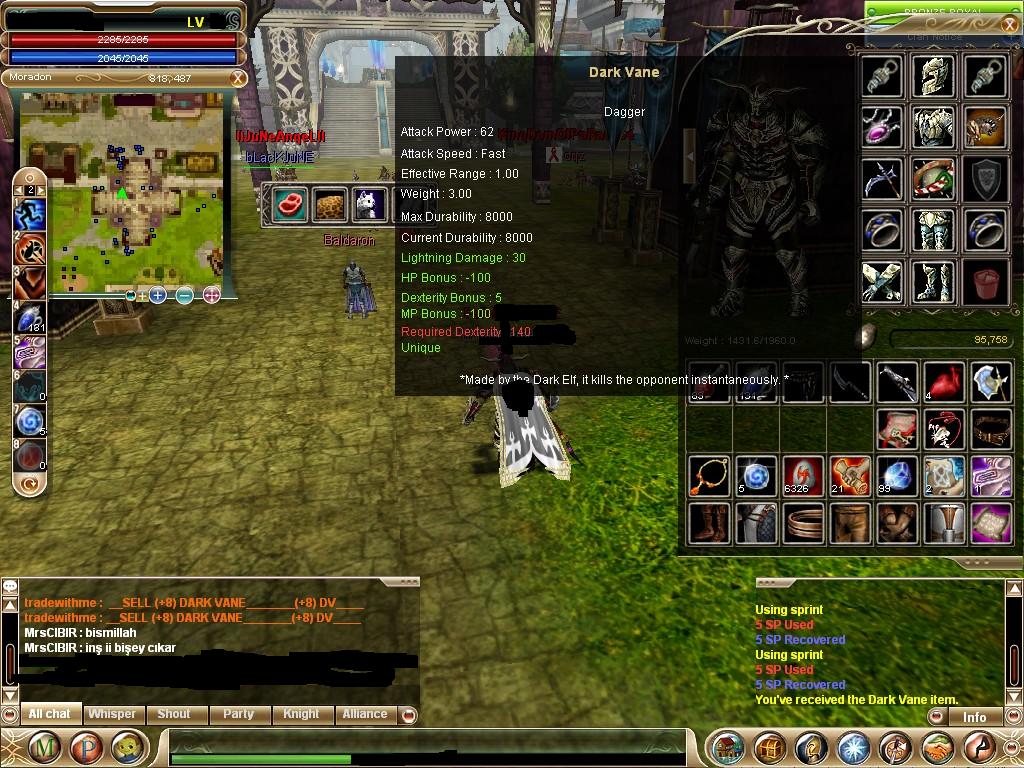Open the Alliance chat tab
The height and width of the screenshot is (768, 1024).
pos(365,714)
